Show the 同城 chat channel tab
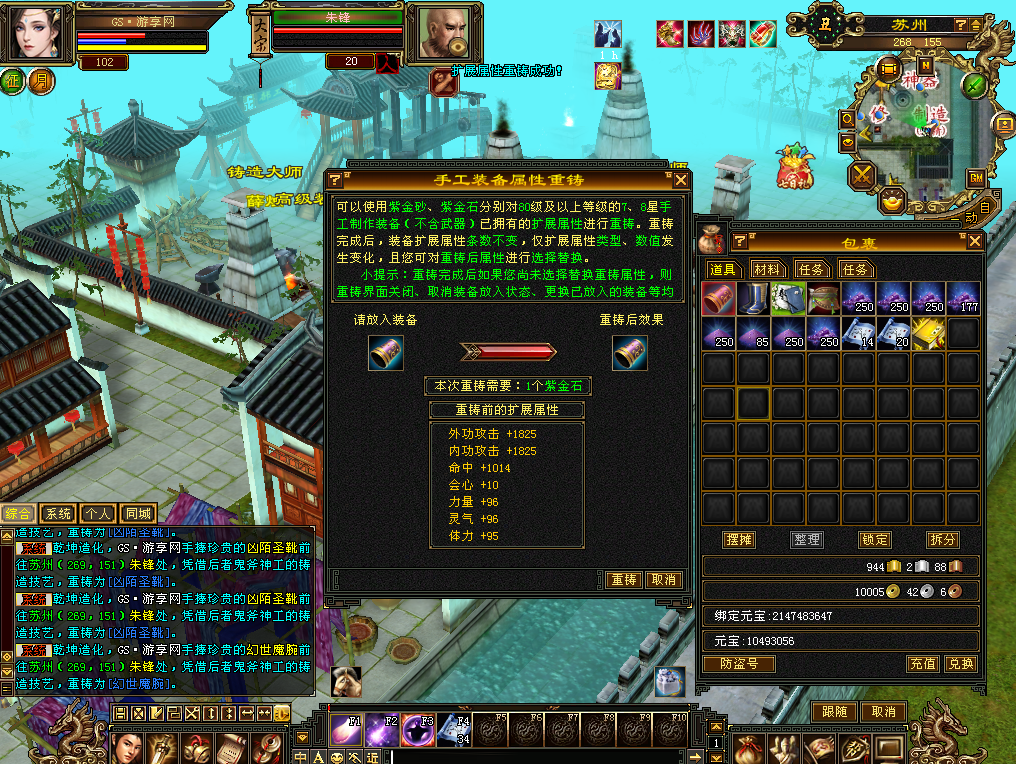The image size is (1016, 764). [x=138, y=514]
